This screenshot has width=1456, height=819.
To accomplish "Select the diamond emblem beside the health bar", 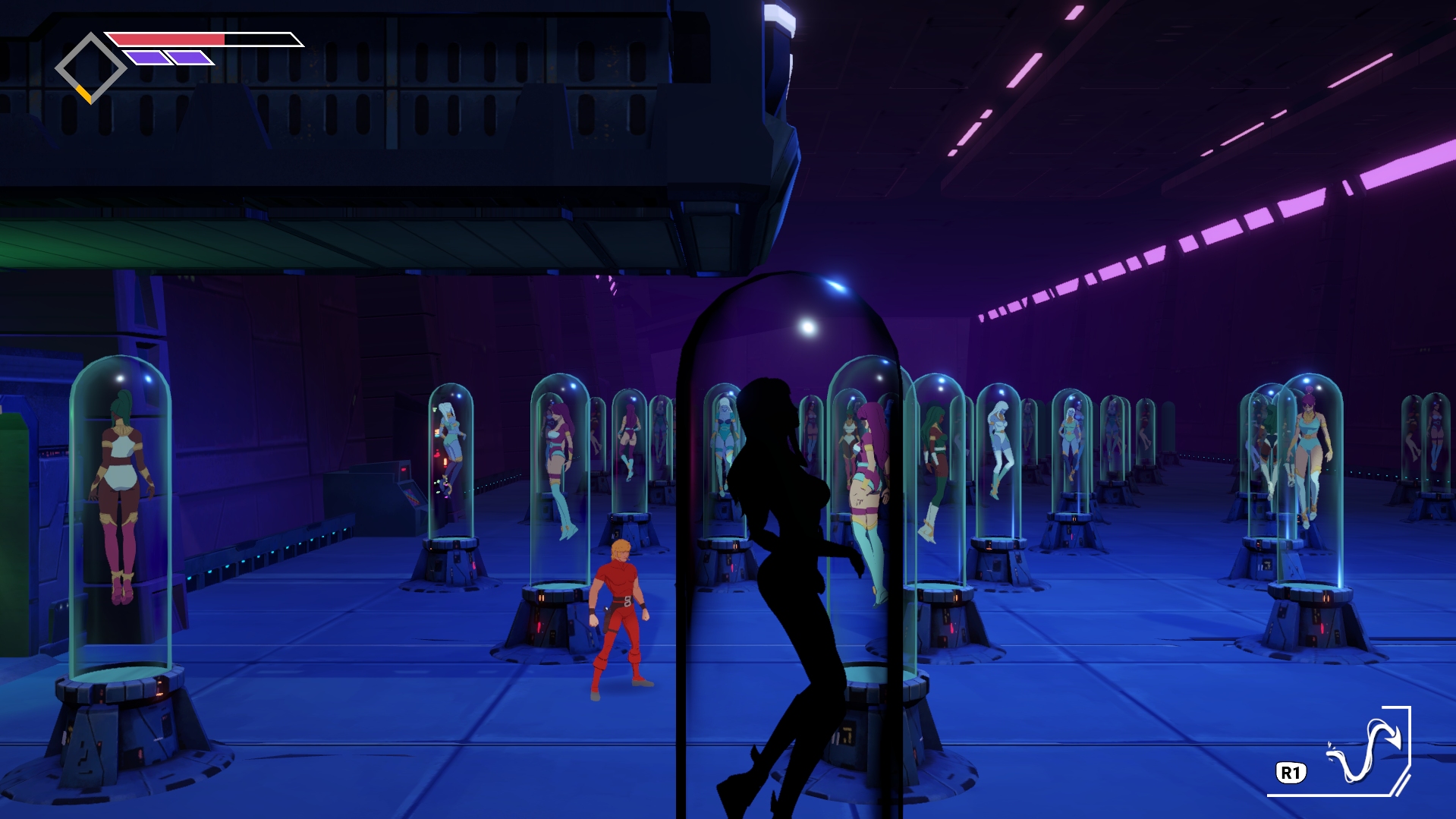I will pos(91,68).
